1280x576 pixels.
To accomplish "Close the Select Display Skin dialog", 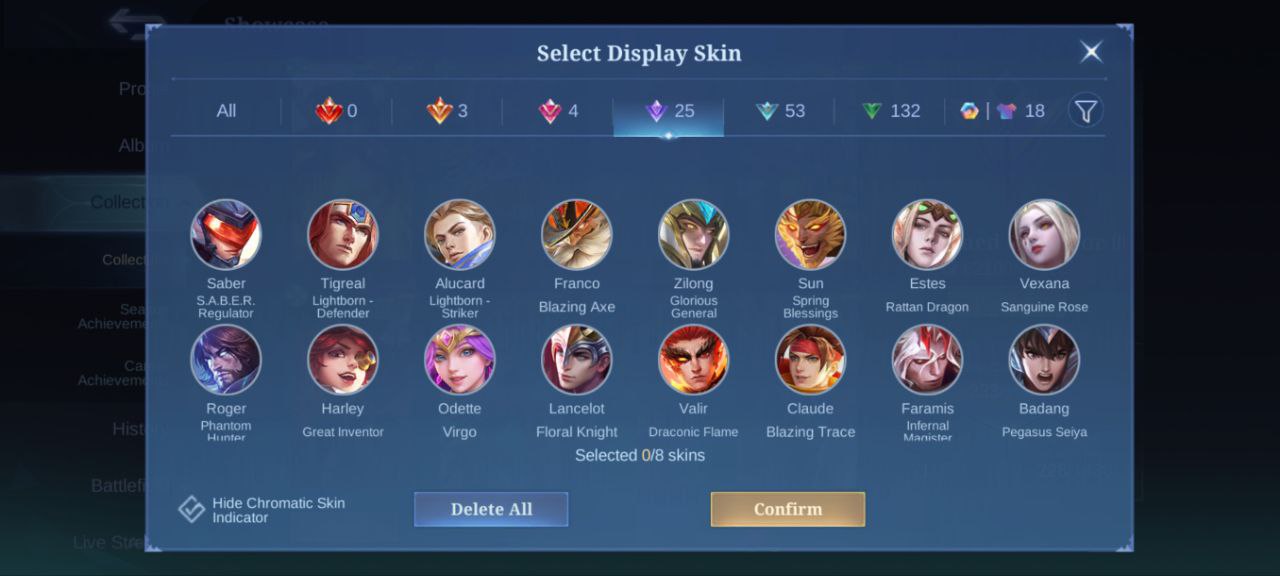I will [x=1091, y=52].
